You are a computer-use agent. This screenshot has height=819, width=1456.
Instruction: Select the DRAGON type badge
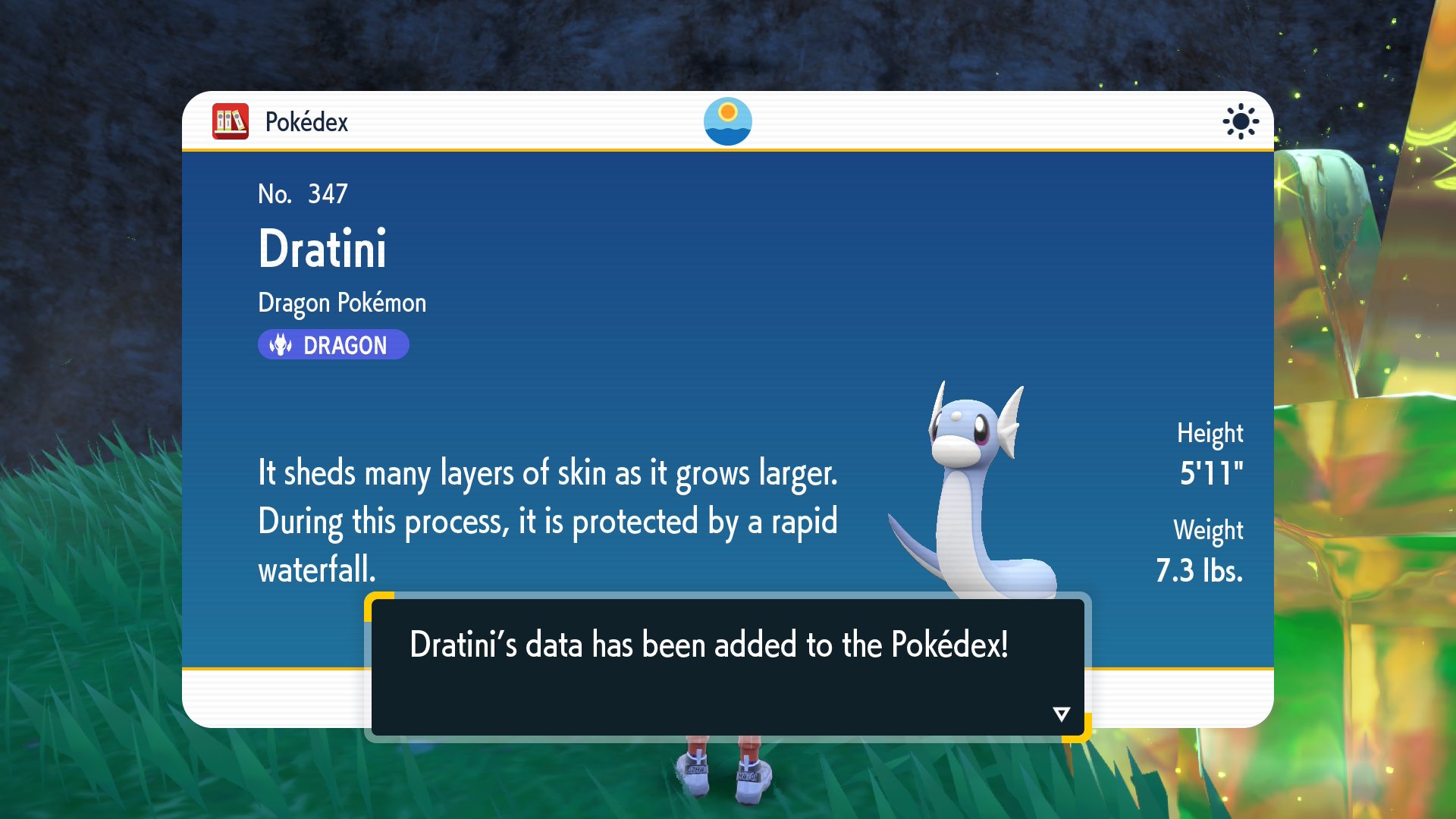[333, 345]
